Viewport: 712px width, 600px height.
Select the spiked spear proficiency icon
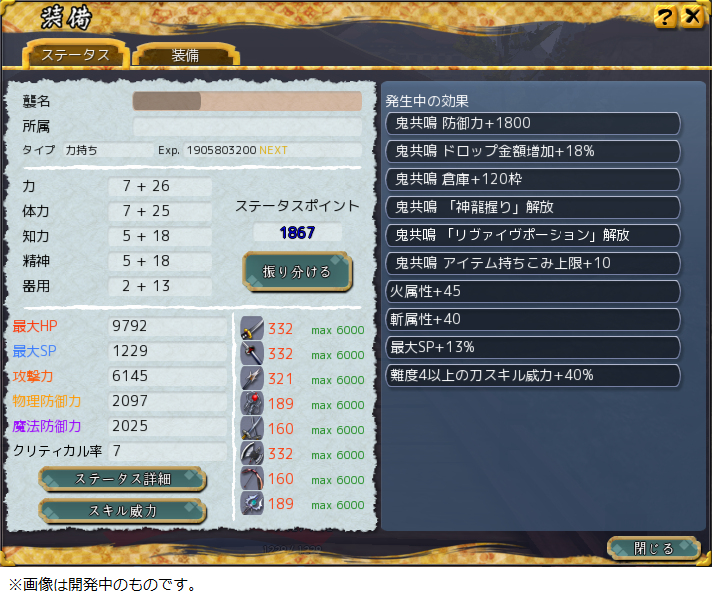coord(252,379)
